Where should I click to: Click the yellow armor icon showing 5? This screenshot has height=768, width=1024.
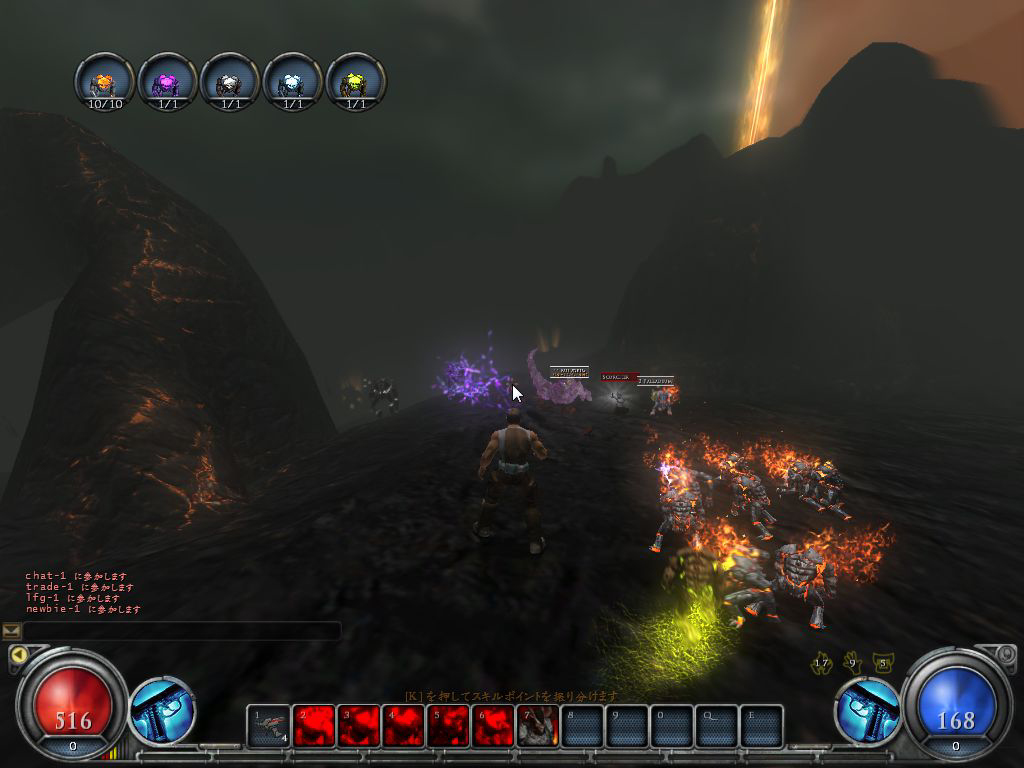coord(882,662)
